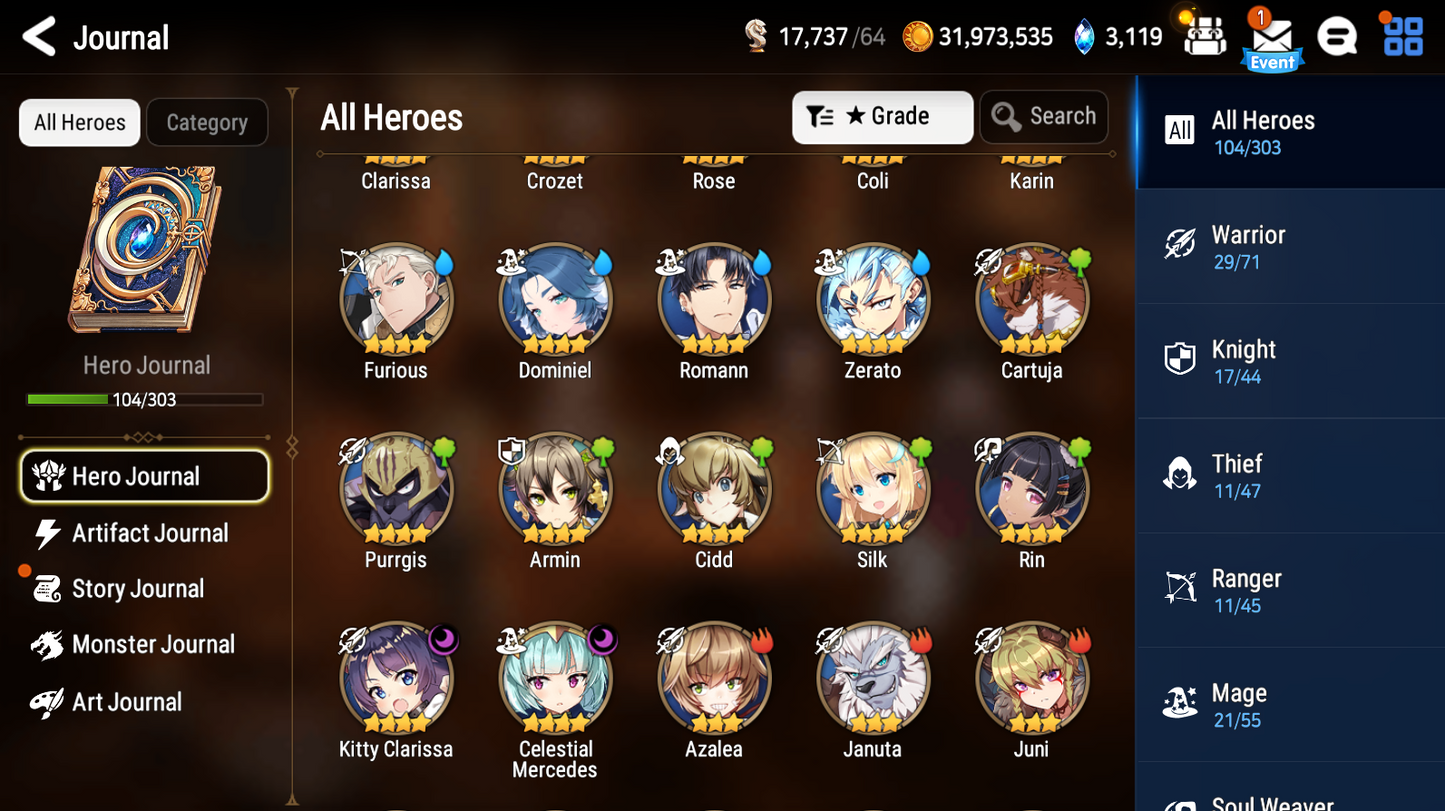Select the Warrior sword icon in sidebar
The height and width of the screenshot is (811, 1445).
1179,246
